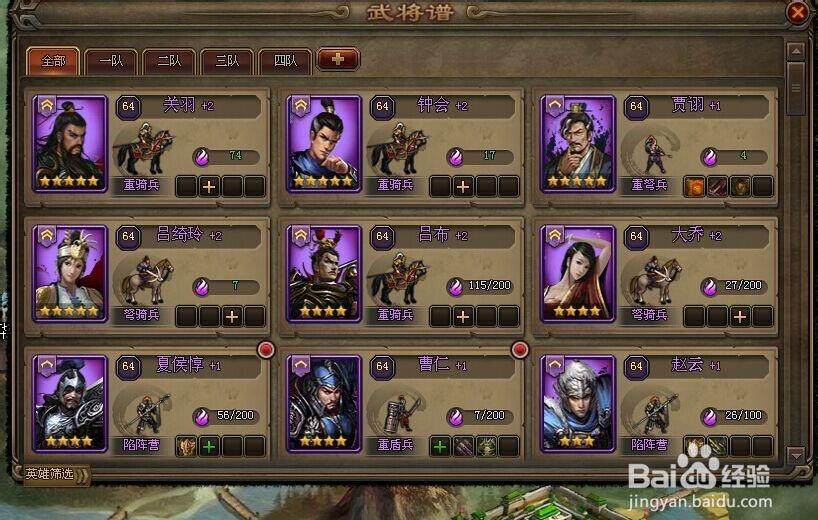The image size is (818, 520).
Task: Select the 夏侯惇 general portrait
Action: [x=70, y=403]
